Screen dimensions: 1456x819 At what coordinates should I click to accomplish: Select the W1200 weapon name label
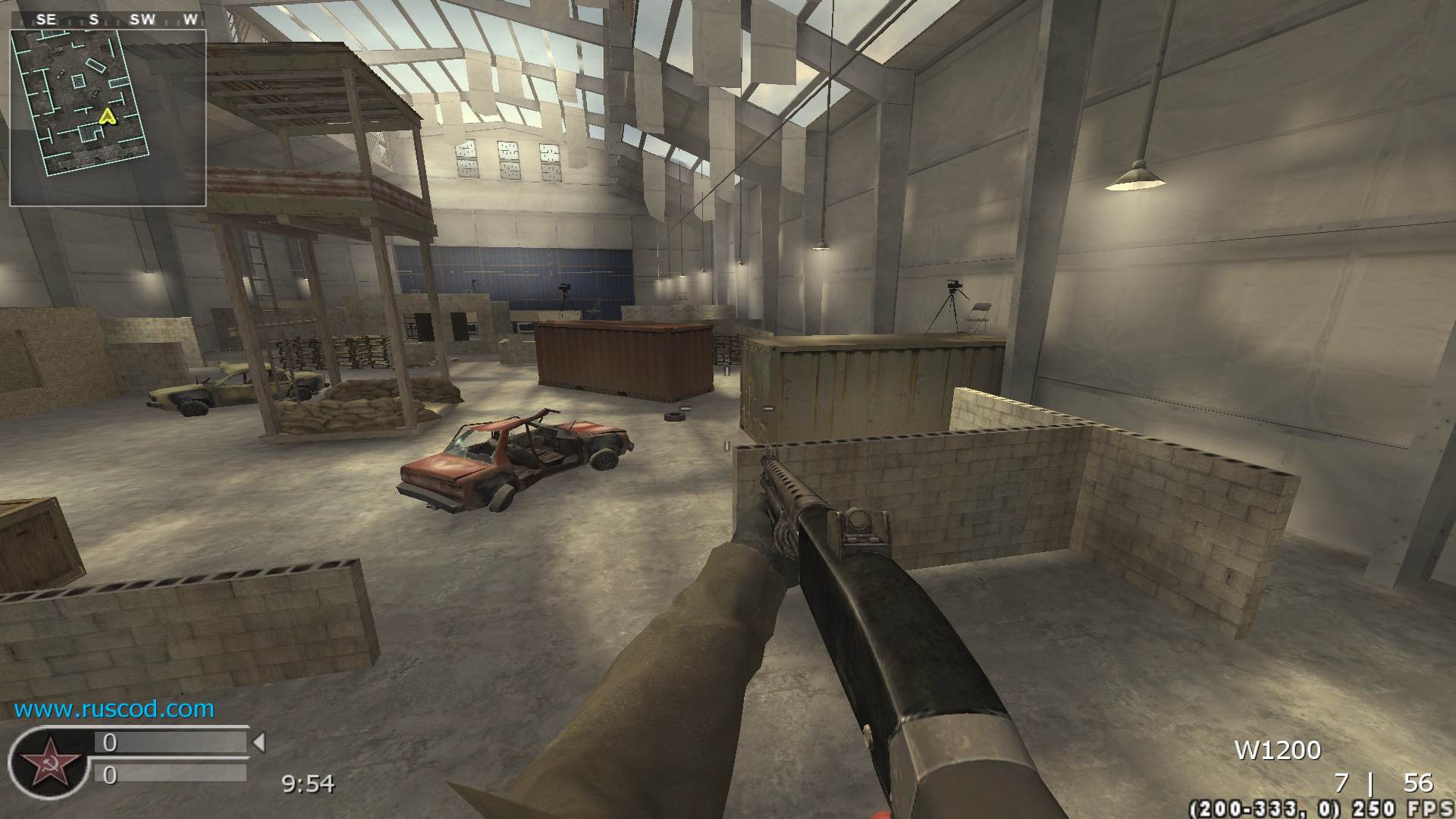[x=1278, y=751]
